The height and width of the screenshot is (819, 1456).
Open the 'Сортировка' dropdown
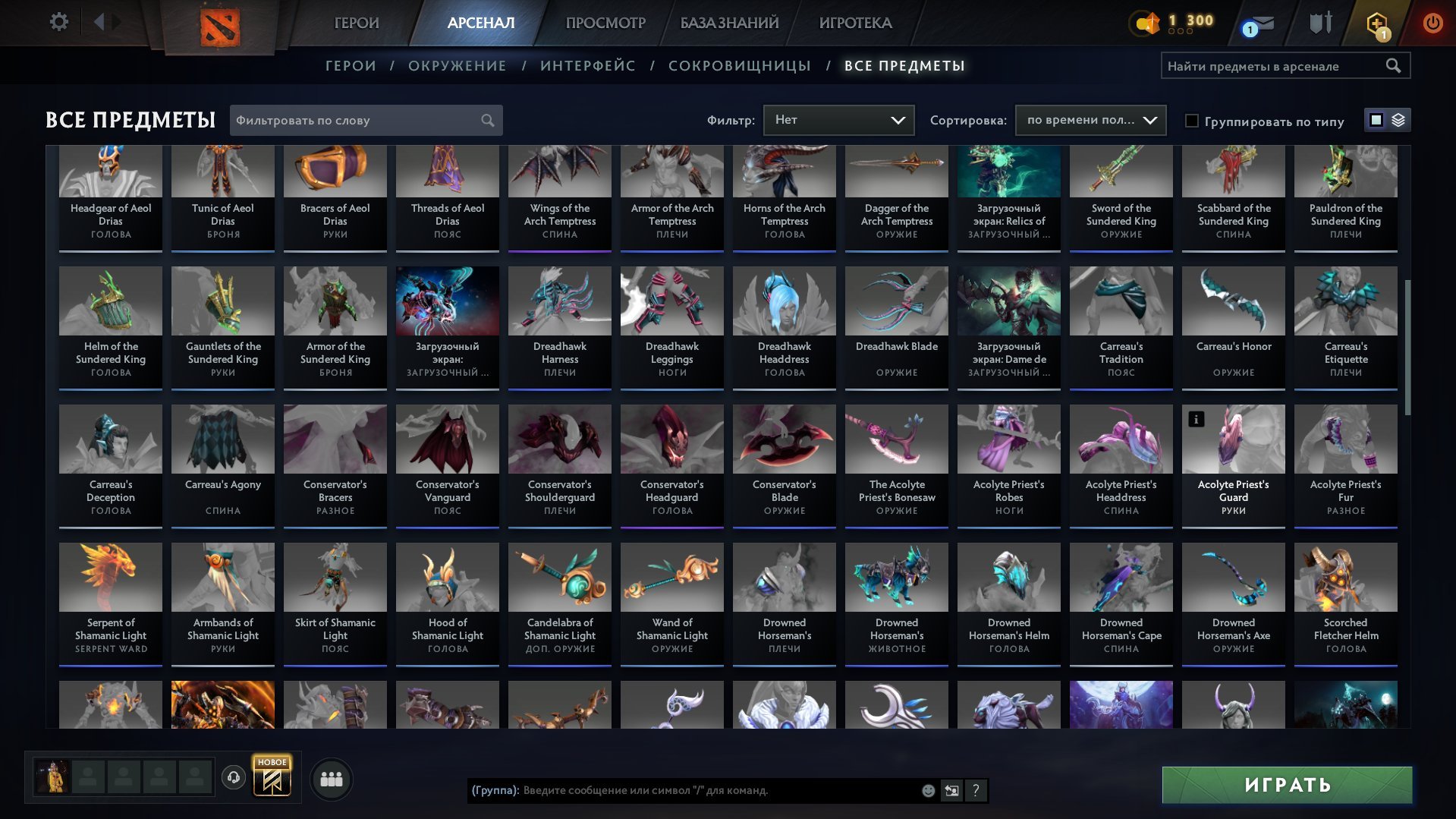[x=1091, y=120]
